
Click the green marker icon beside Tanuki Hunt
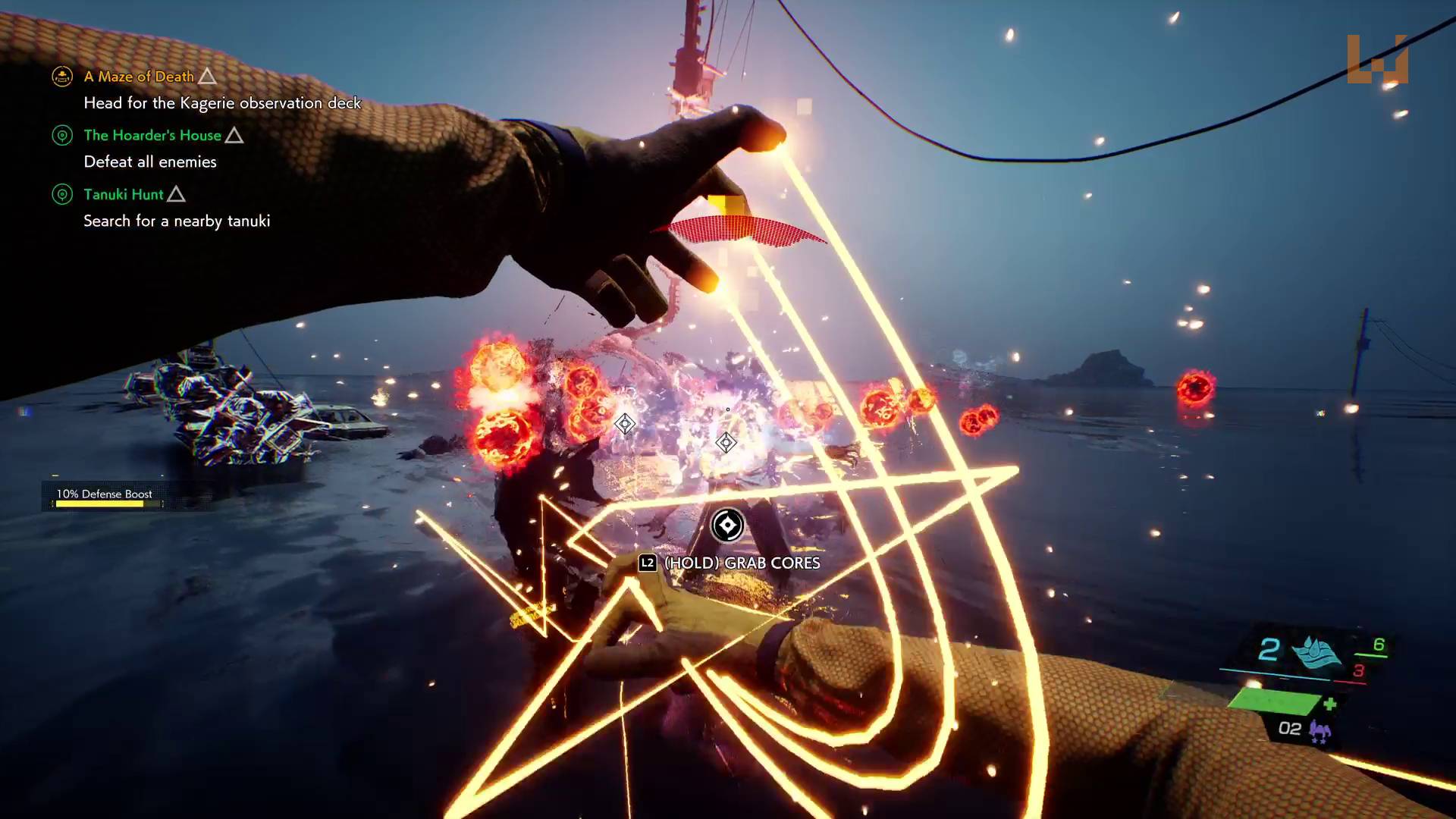62,195
